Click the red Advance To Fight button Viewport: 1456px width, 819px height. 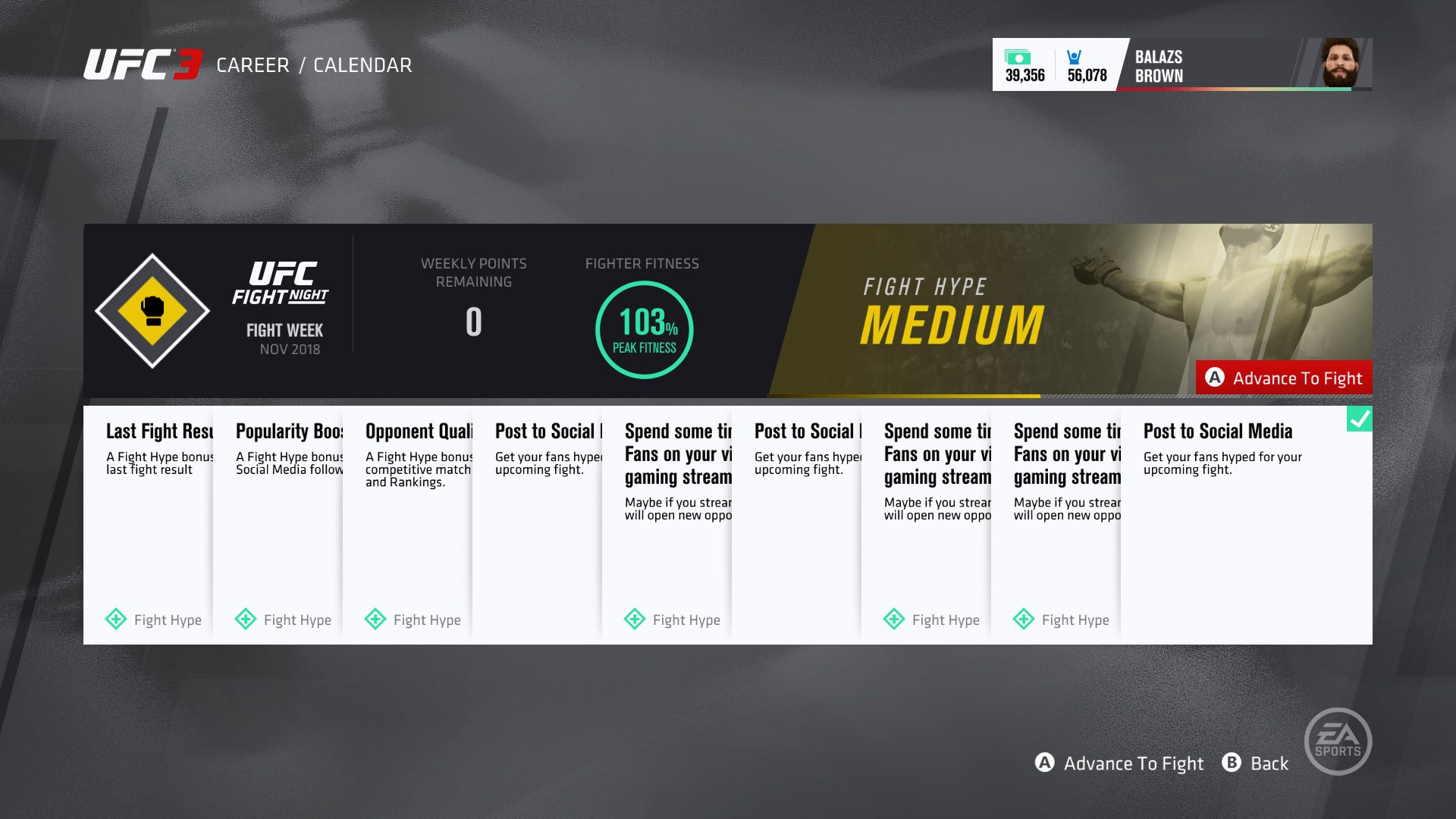(x=1284, y=378)
